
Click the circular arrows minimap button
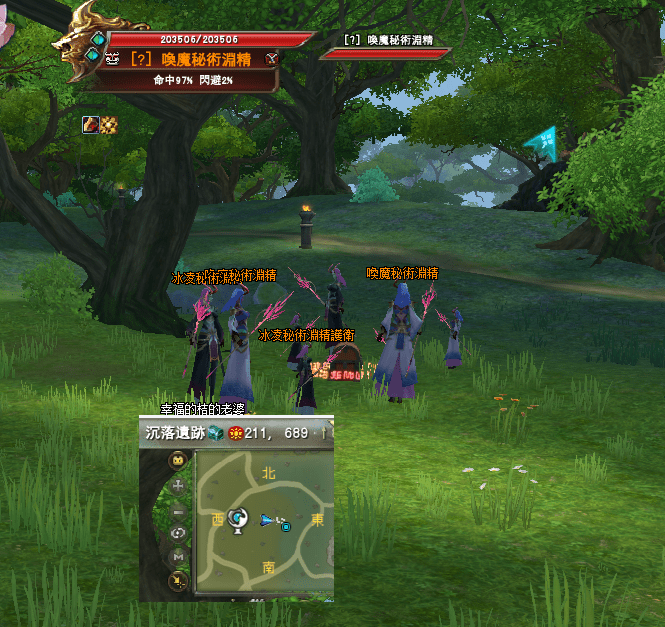point(179,533)
